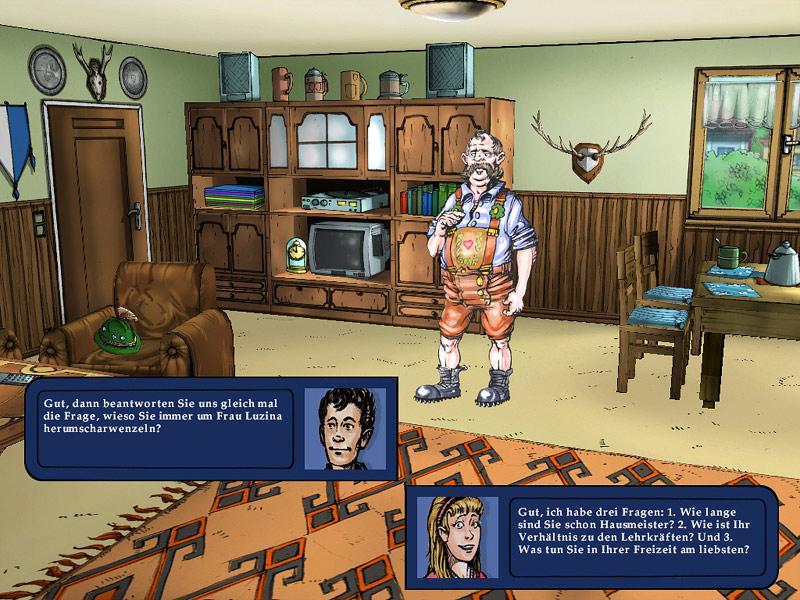Click the dark-haired boy's portrait
Viewport: 800px width, 600px height.
[x=345, y=428]
